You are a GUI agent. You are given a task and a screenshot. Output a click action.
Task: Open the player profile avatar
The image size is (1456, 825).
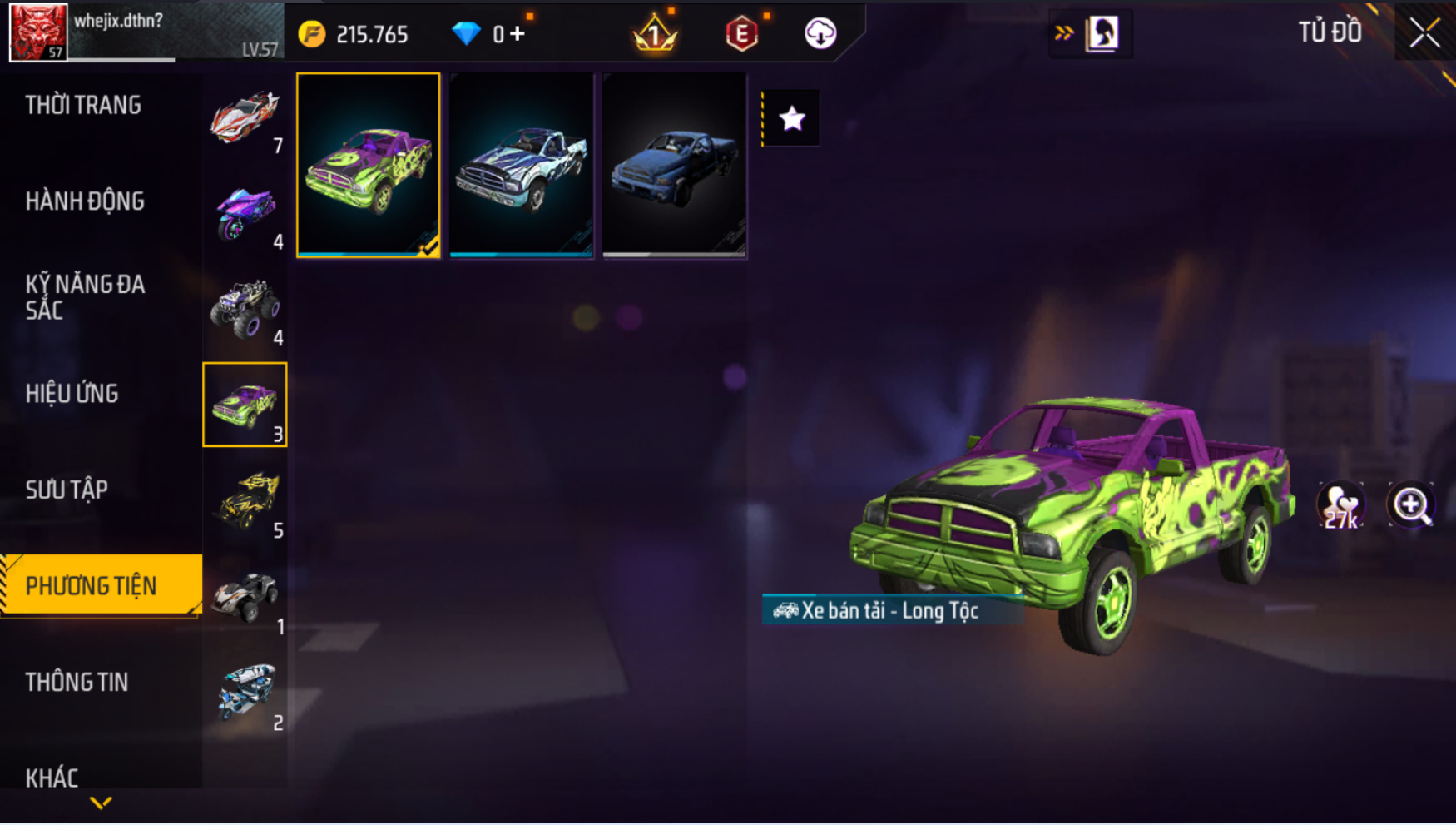pos(38,32)
